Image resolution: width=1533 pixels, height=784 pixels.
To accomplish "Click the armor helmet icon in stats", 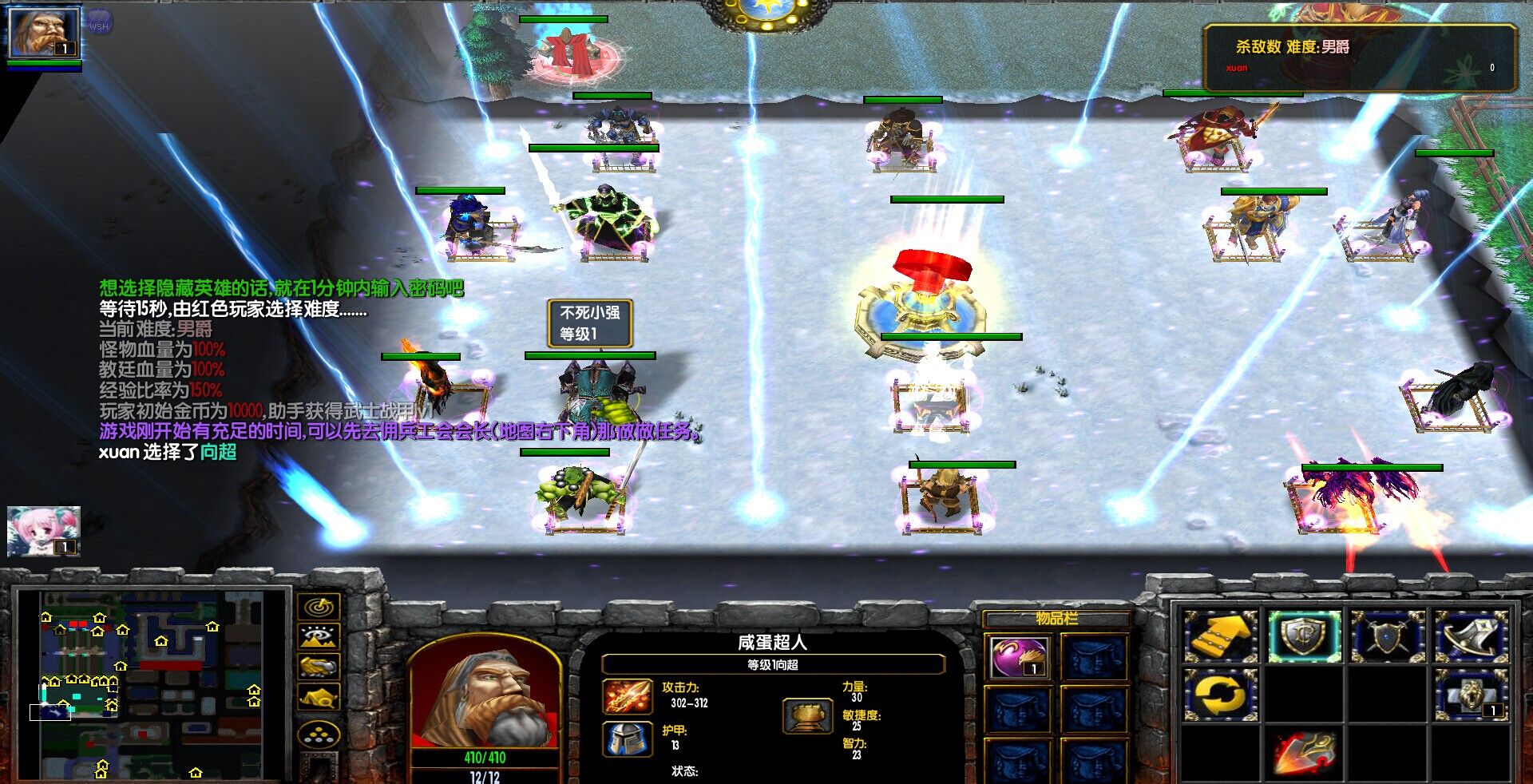I will click(627, 739).
